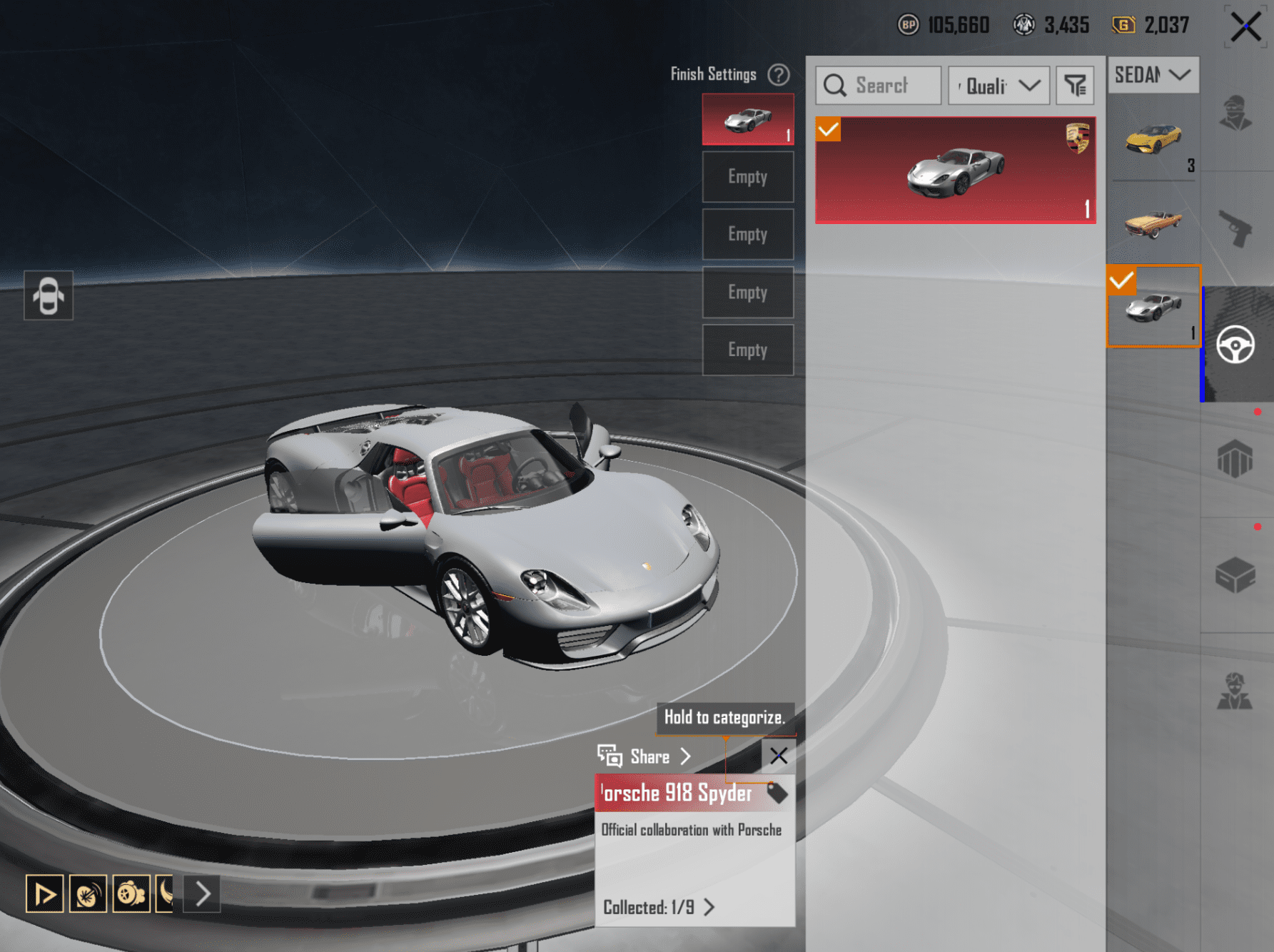Select the checked silver Porsche side thumbnail
Image resolution: width=1274 pixels, height=952 pixels.
click(x=1153, y=307)
